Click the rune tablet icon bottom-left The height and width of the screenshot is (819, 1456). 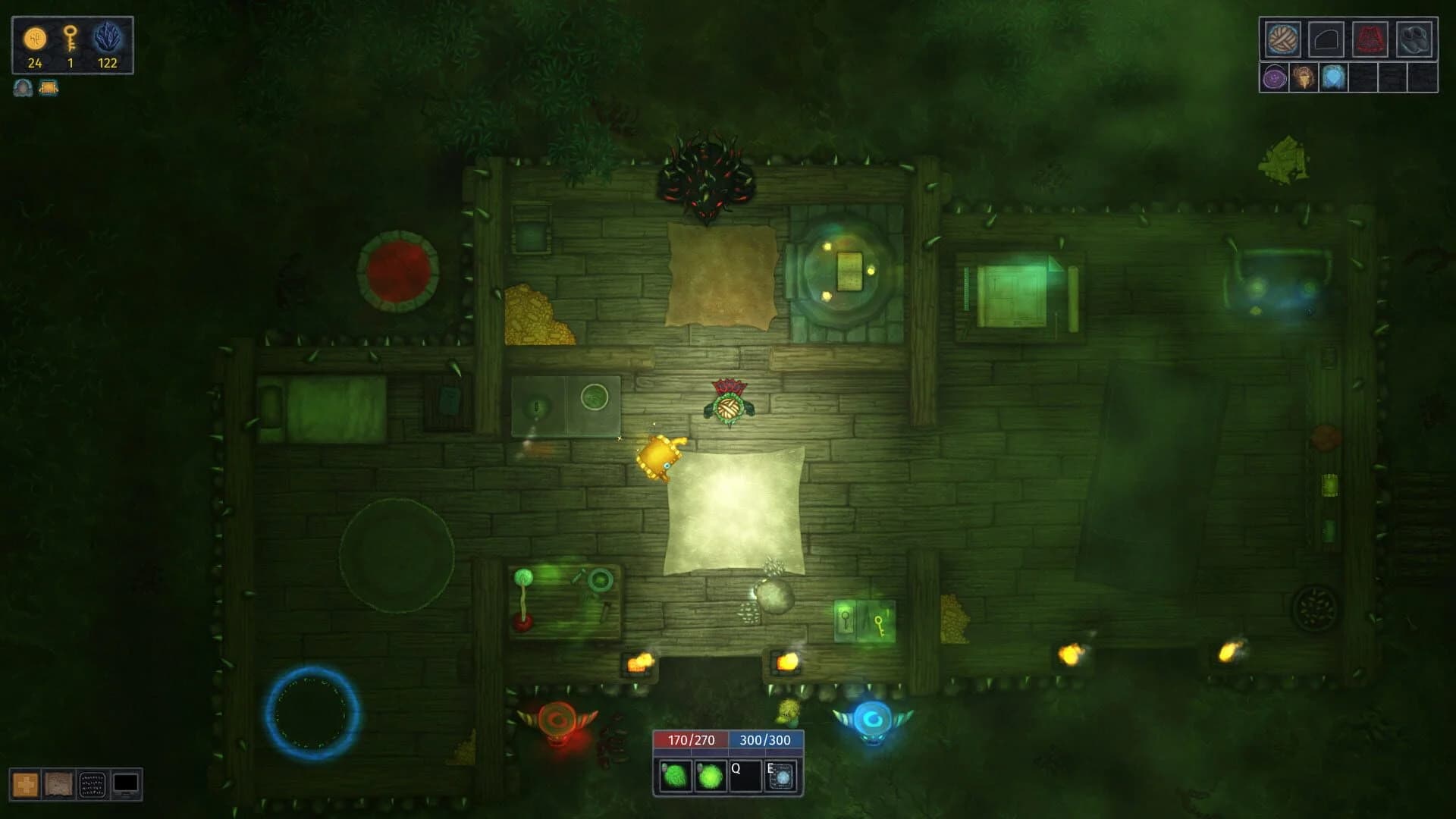pyautogui.click(x=93, y=783)
